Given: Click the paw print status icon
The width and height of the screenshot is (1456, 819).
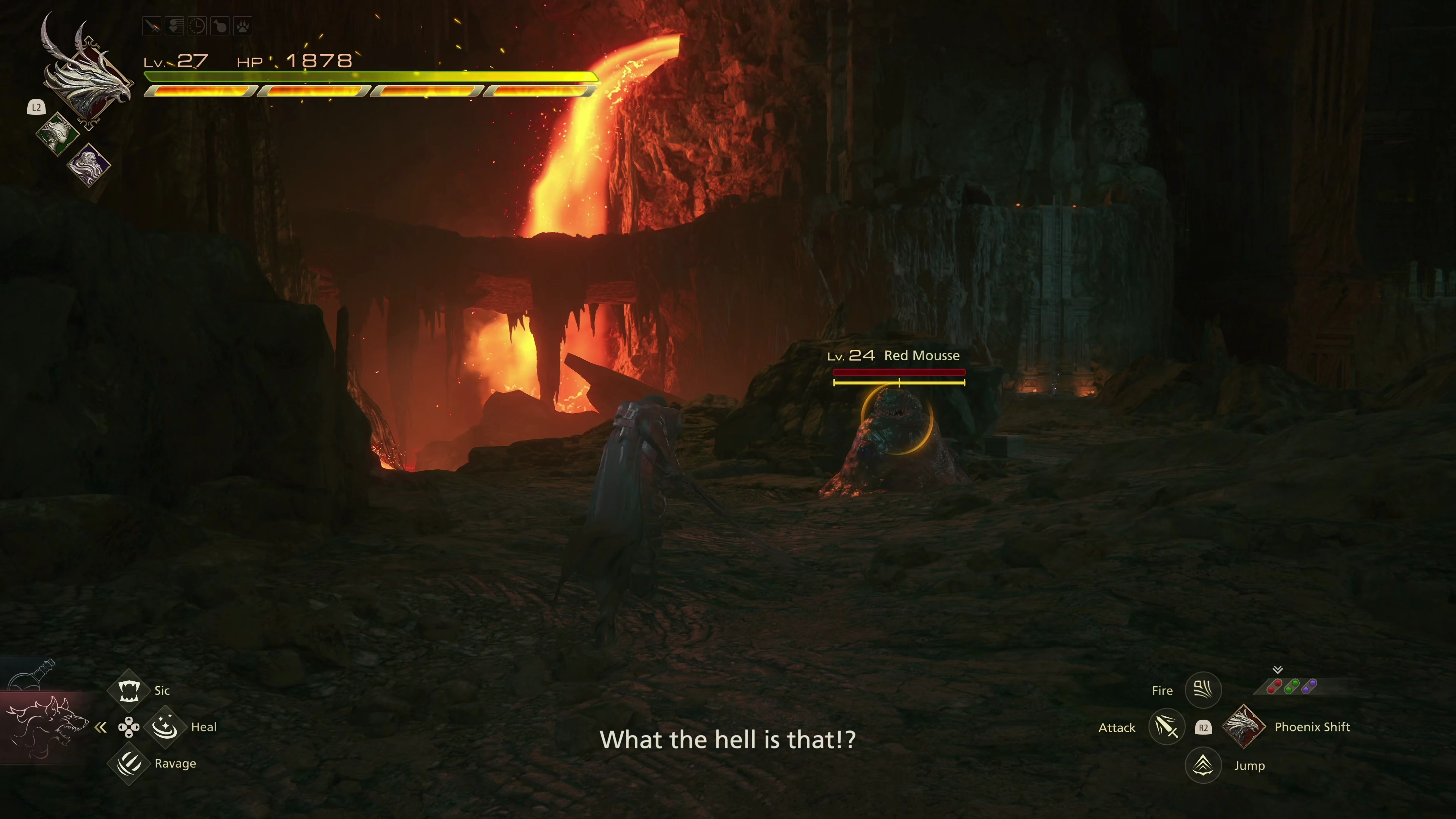Looking at the screenshot, I should tap(243, 26).
